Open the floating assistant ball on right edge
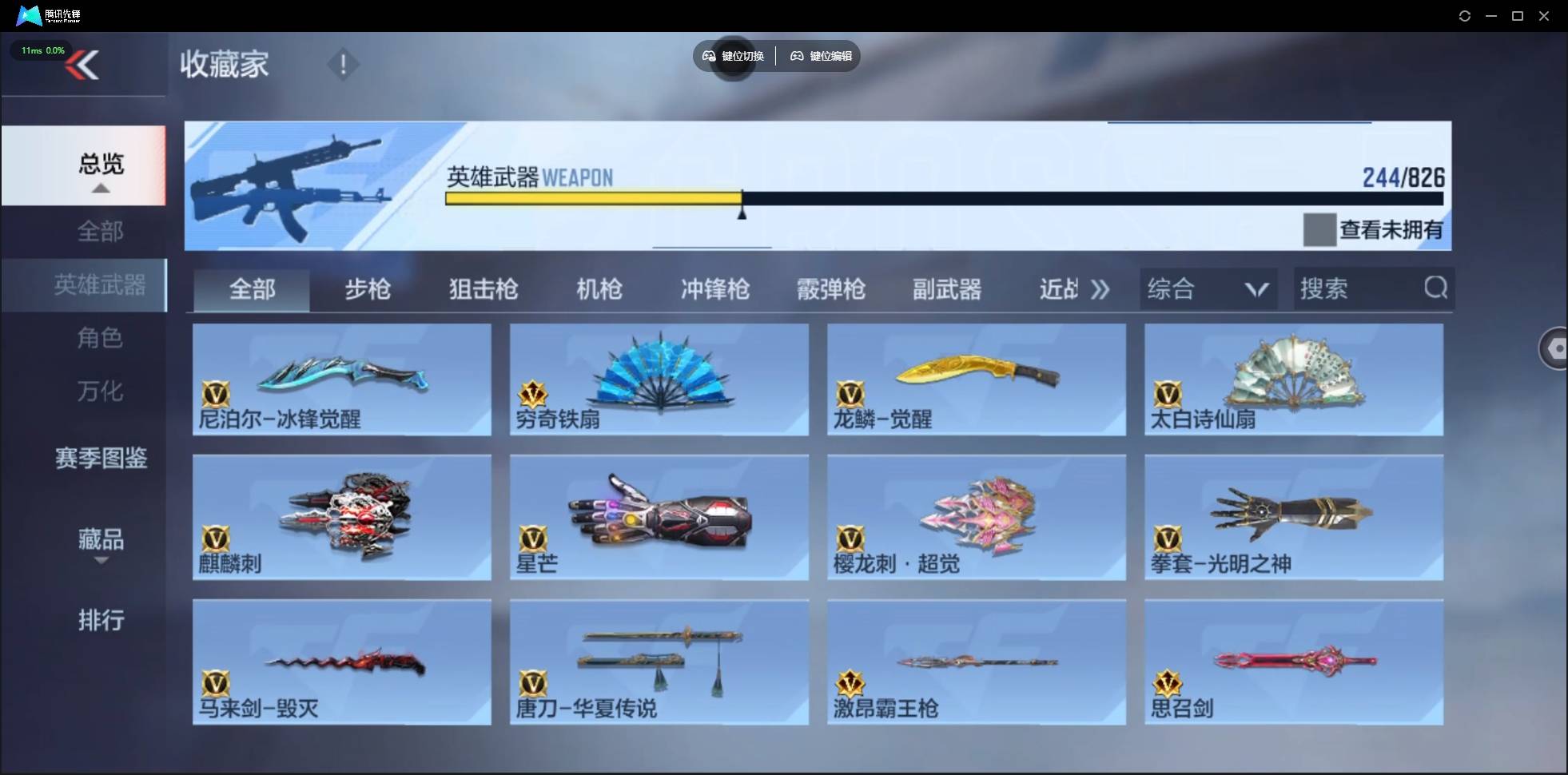The width and height of the screenshot is (1568, 775). pos(1554,349)
